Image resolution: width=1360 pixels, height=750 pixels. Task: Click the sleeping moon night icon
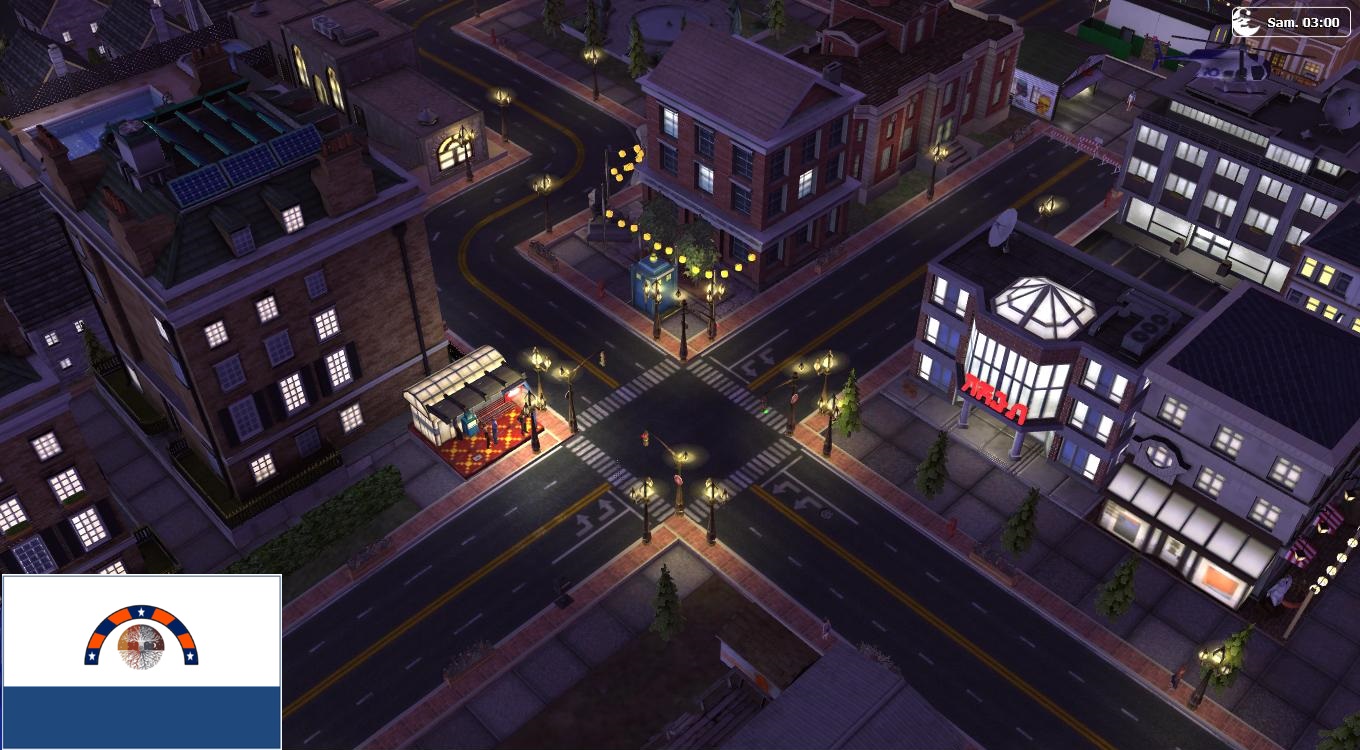(x=1246, y=22)
